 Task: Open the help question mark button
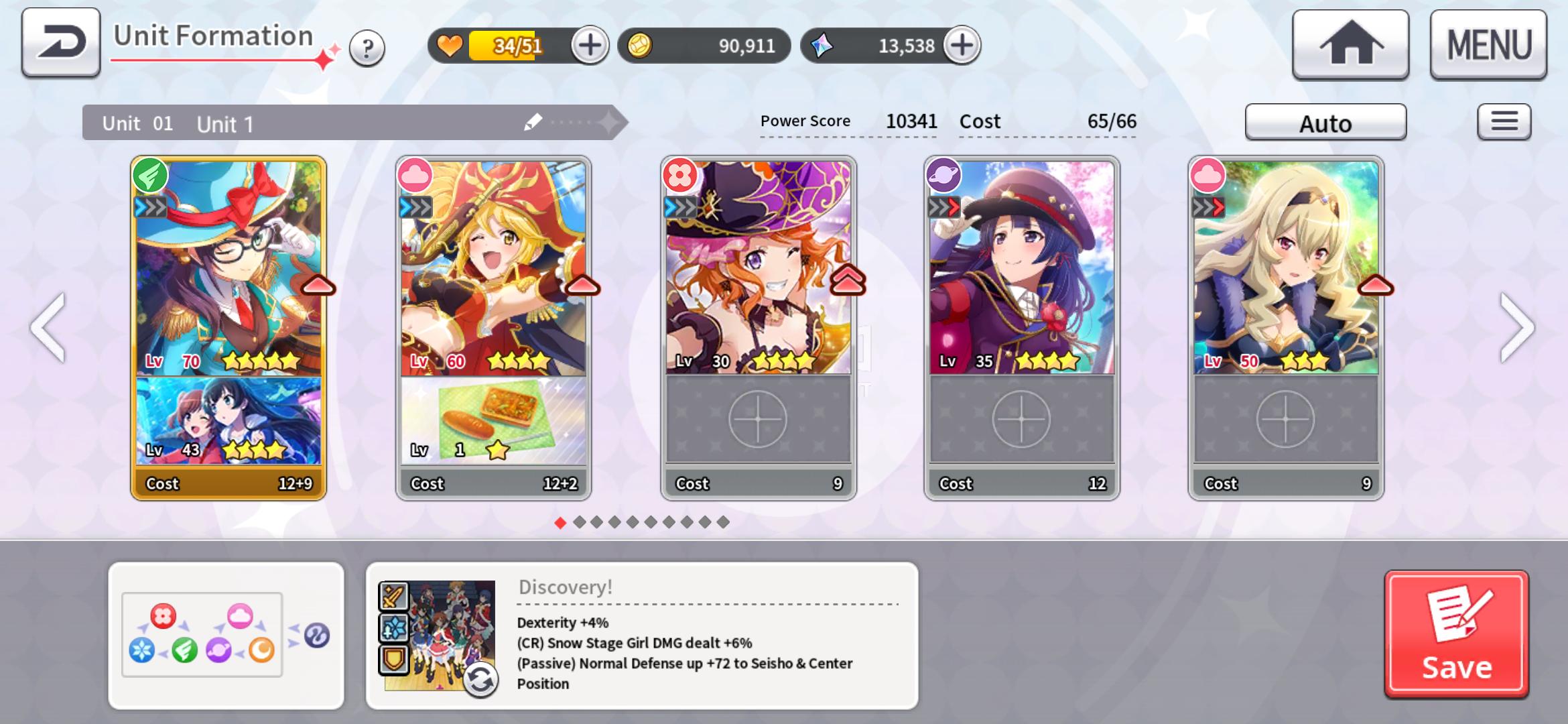tap(367, 48)
